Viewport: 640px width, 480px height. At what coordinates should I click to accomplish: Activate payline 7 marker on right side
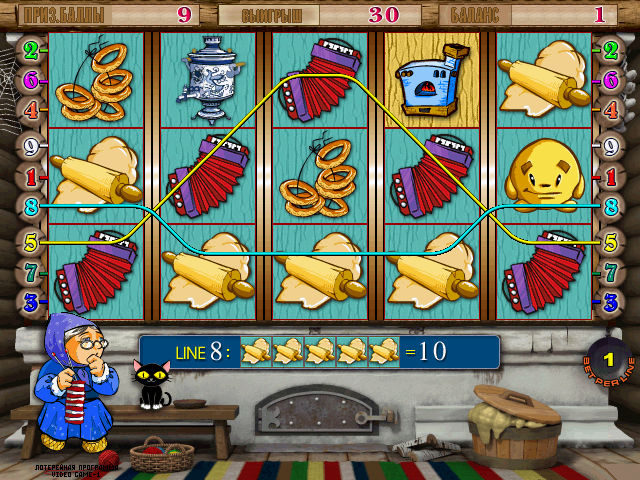[x=609, y=271]
